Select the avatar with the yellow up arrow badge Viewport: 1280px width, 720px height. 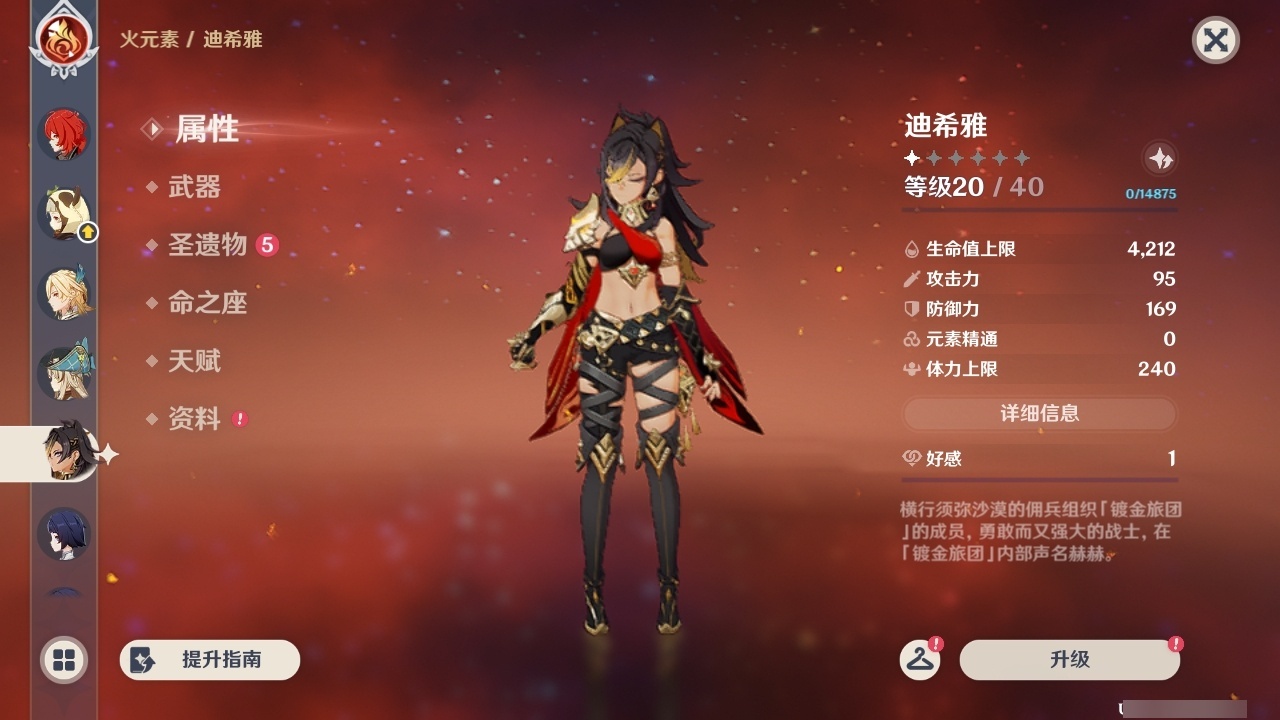[x=64, y=213]
